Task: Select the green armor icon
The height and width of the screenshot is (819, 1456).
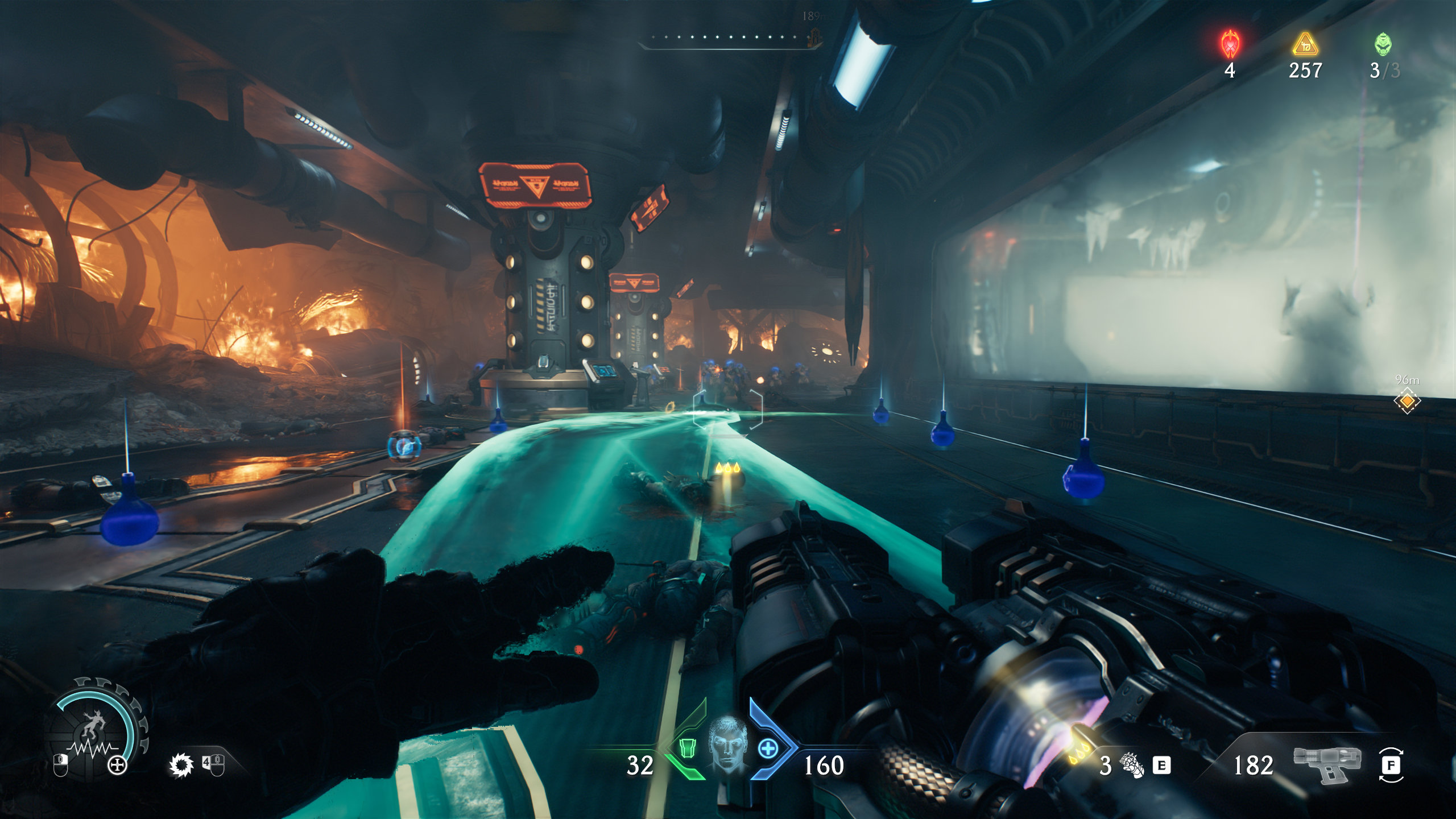Action: 688,748
